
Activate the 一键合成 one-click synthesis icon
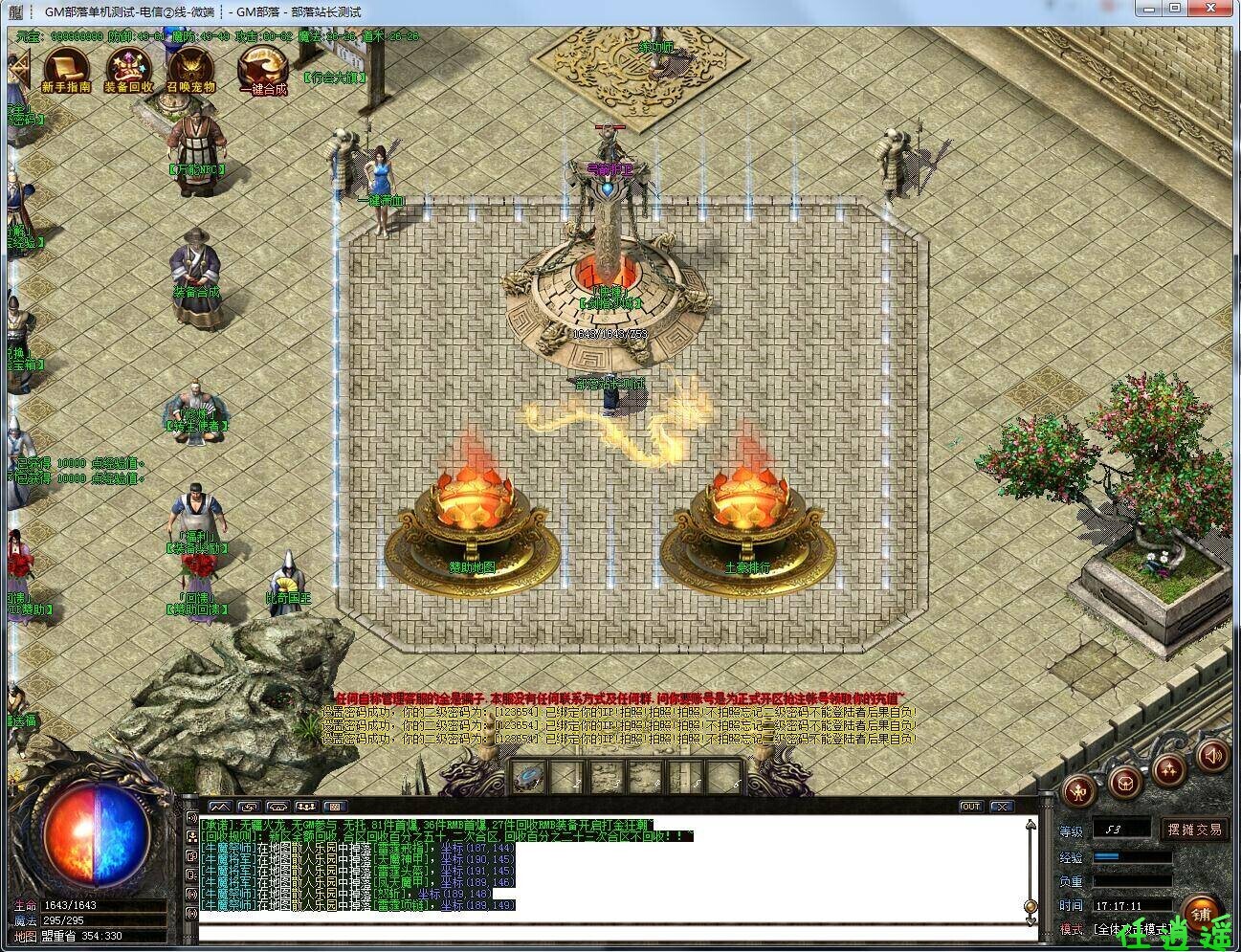pyautogui.click(x=262, y=67)
